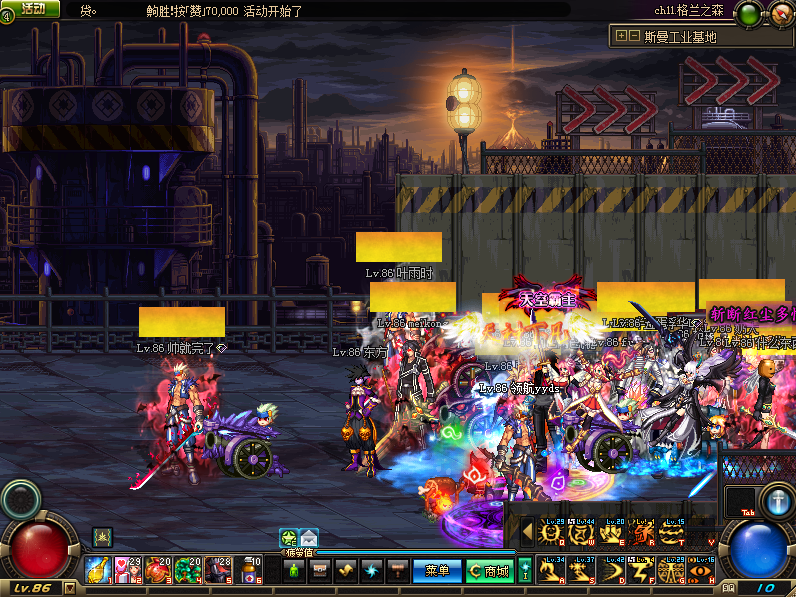Open the envelope mail icon
Viewport: 796px width, 597px height.
coord(308,537)
